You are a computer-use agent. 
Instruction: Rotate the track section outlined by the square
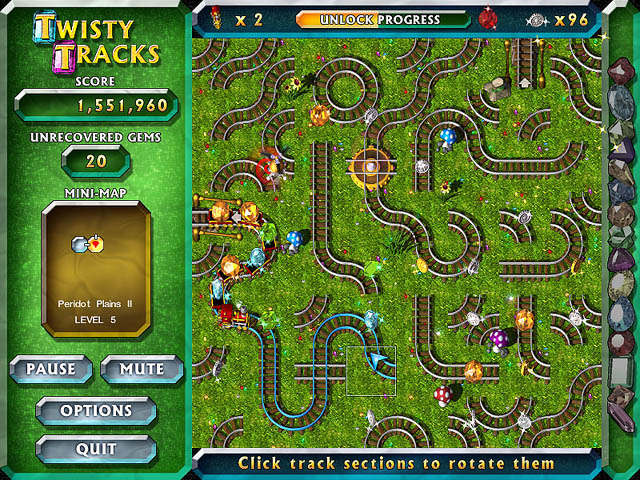point(371,370)
